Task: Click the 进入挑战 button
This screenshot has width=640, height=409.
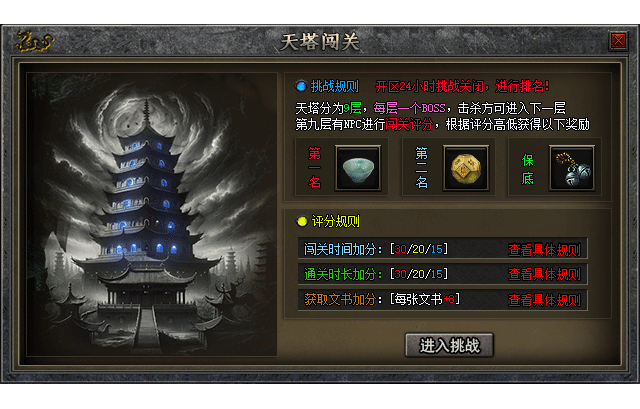Action: pos(450,345)
